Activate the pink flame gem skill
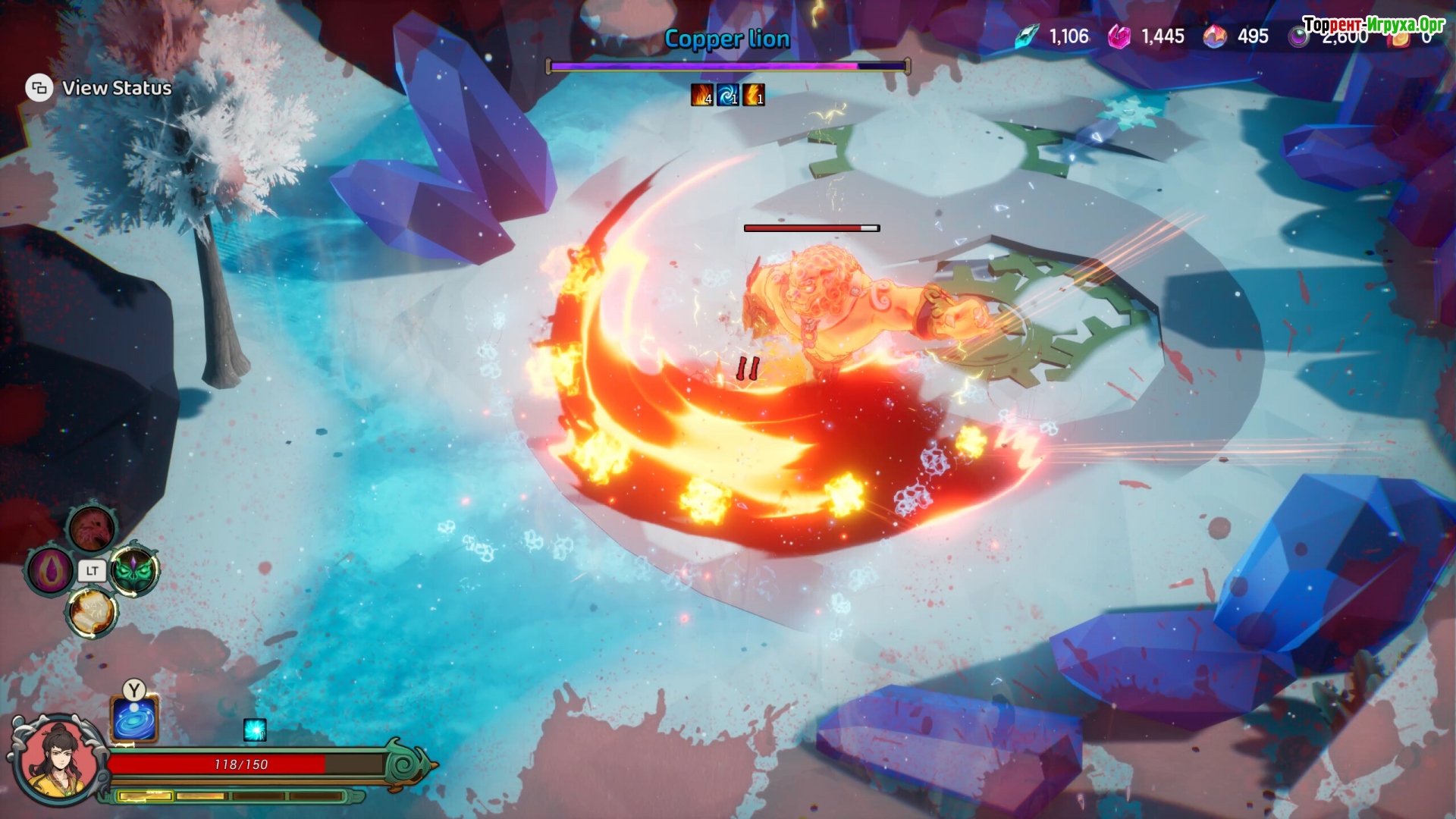 click(x=49, y=570)
